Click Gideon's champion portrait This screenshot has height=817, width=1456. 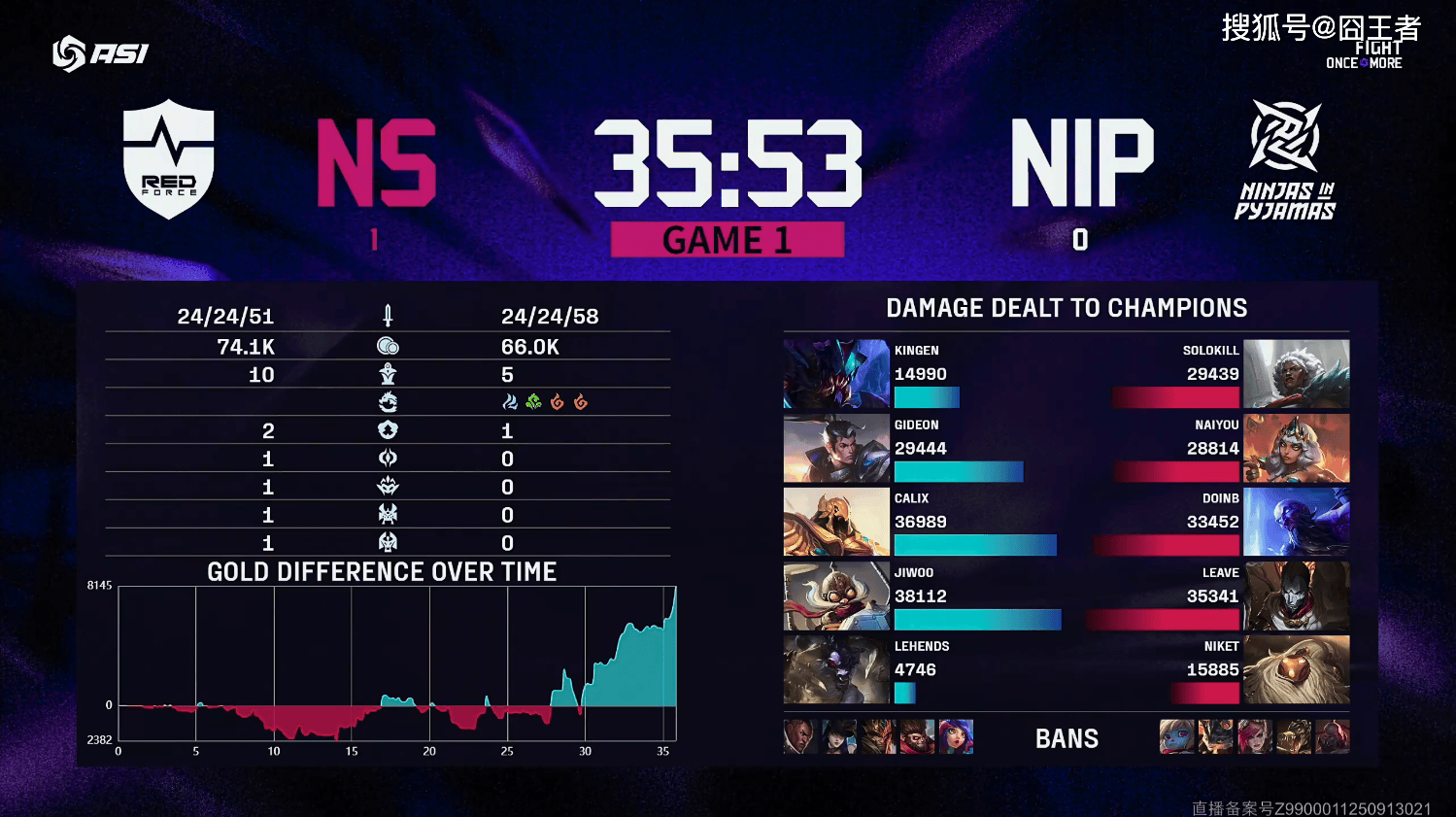pyautogui.click(x=836, y=449)
